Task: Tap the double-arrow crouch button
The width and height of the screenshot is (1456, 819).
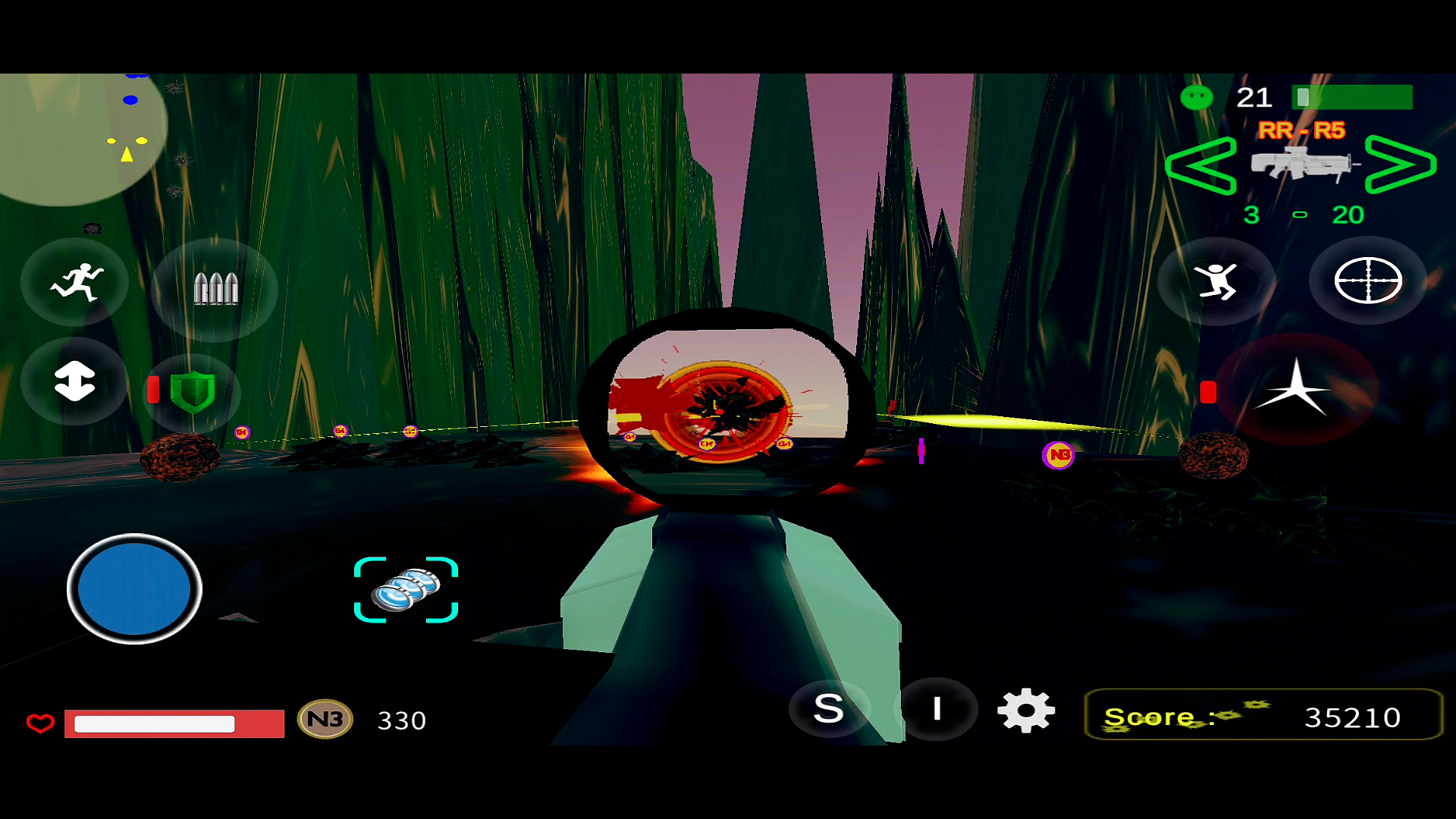Action: tap(74, 381)
